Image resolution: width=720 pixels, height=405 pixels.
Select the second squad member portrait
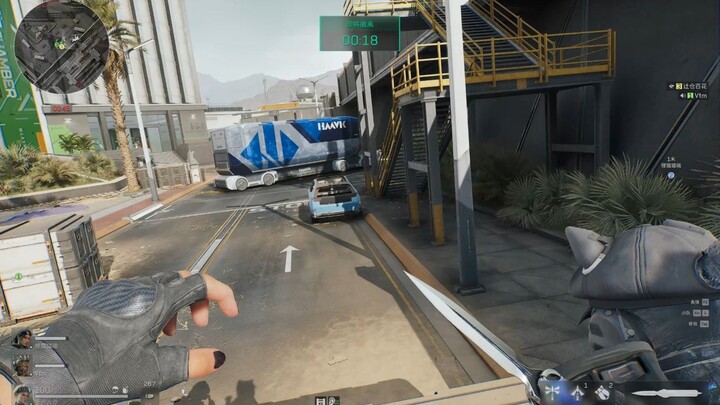(x=22, y=367)
